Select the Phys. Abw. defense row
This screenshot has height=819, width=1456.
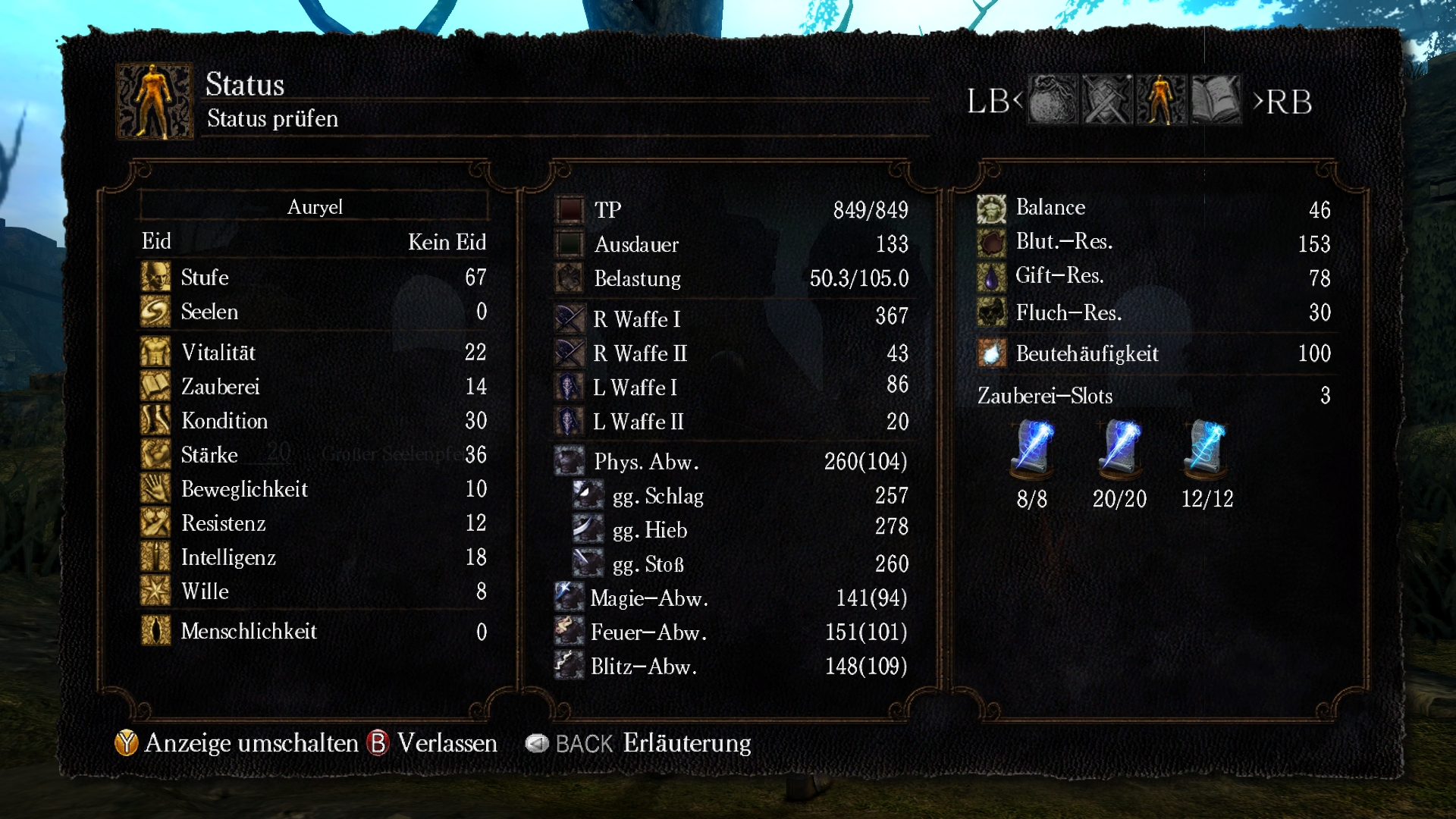(x=731, y=461)
